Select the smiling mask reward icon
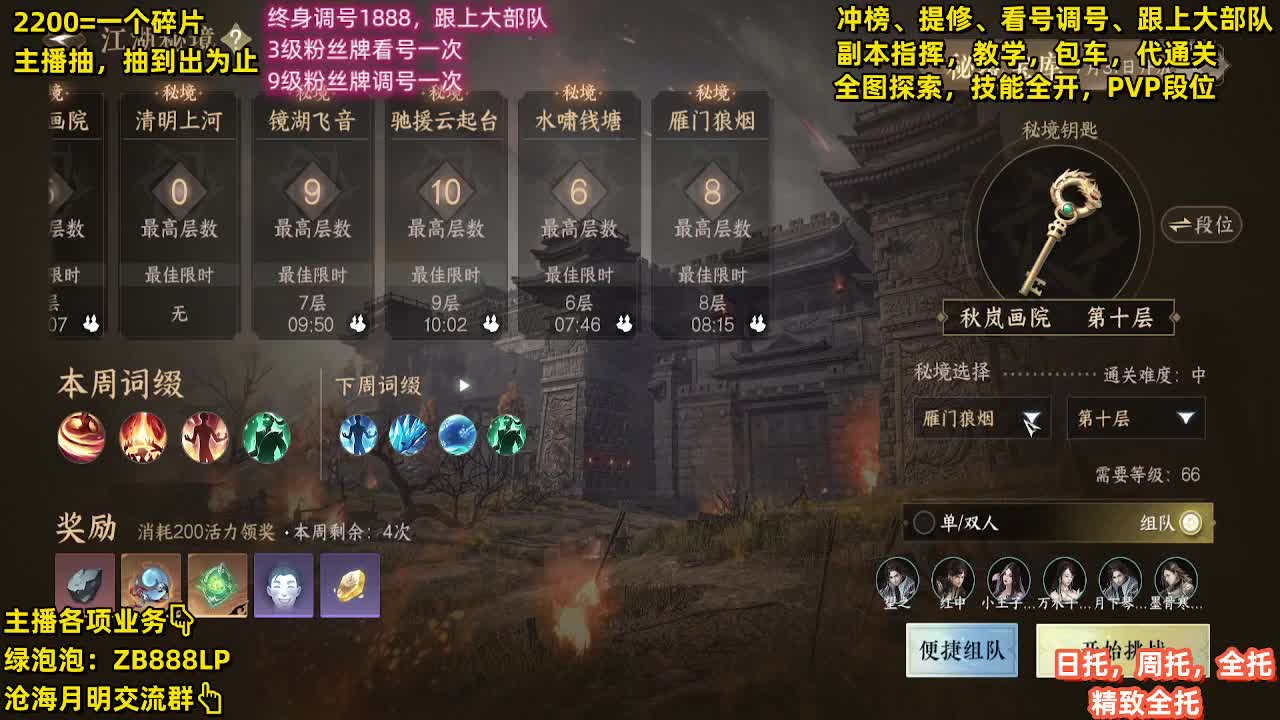This screenshot has width=1280, height=720. (284, 585)
